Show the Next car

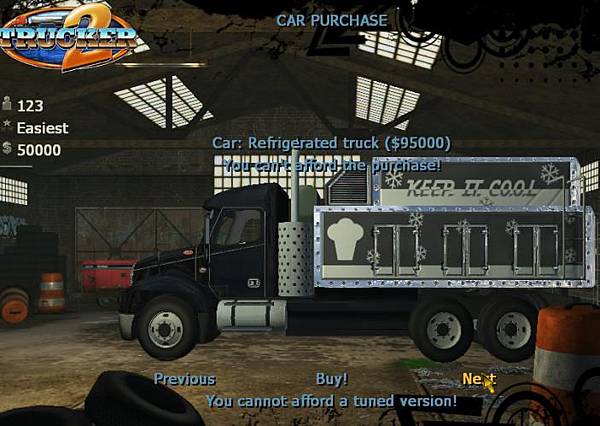pos(477,379)
